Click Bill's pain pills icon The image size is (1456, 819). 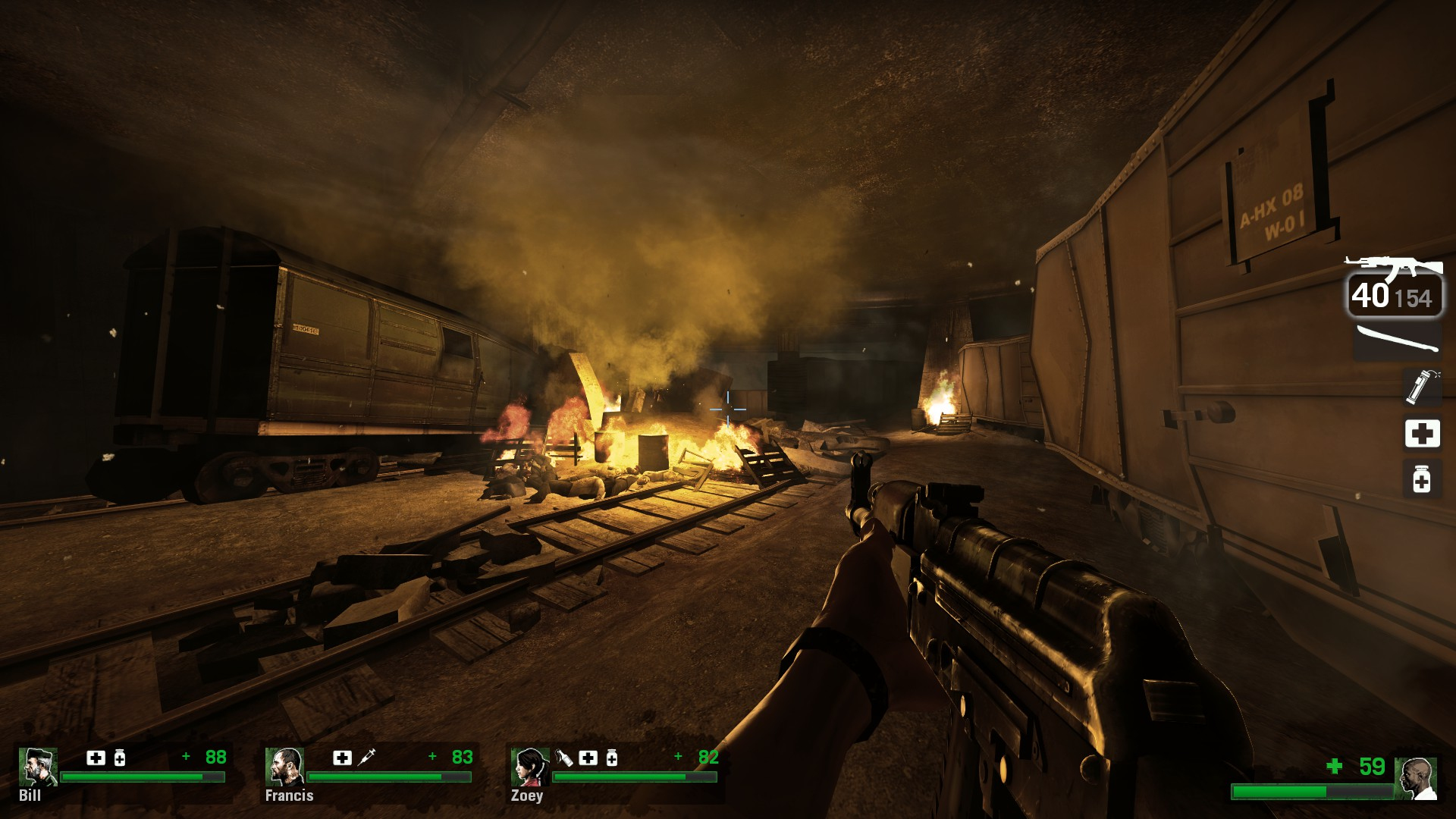[x=120, y=757]
